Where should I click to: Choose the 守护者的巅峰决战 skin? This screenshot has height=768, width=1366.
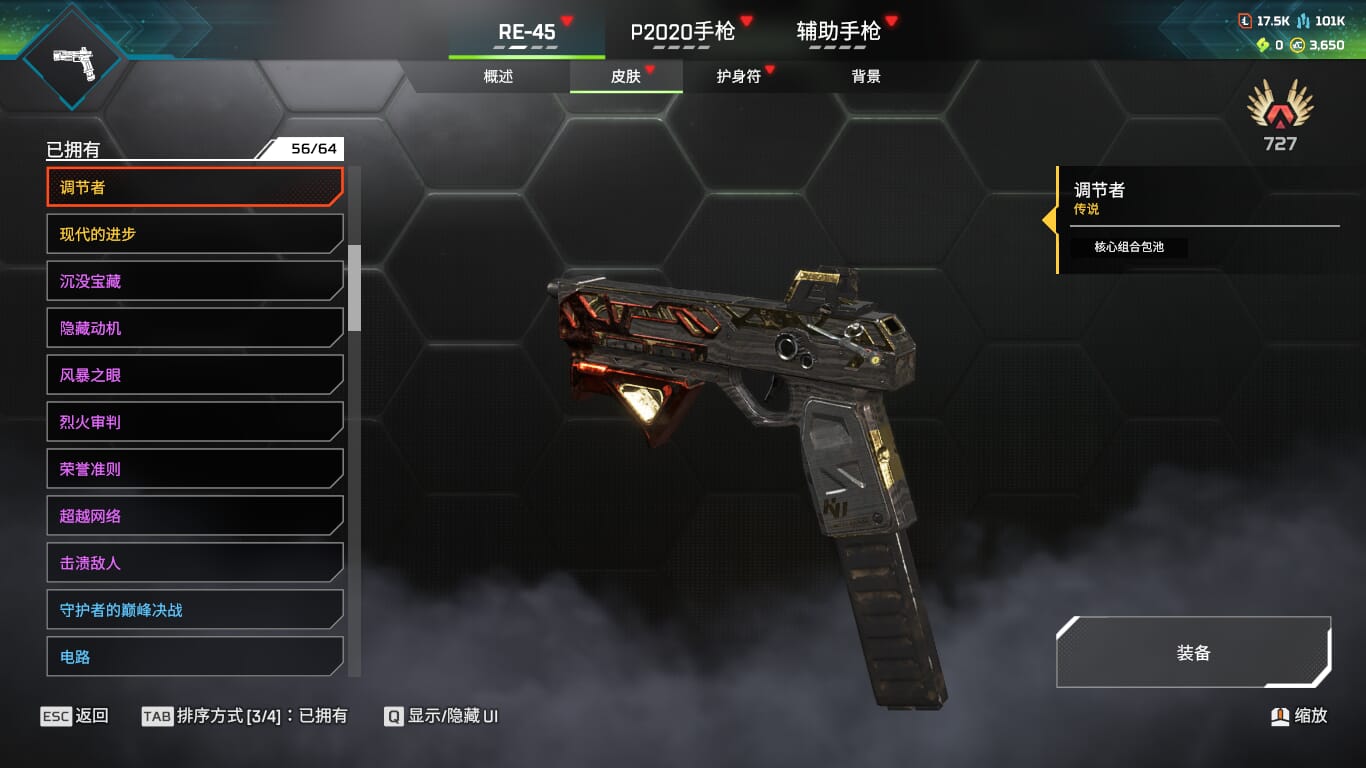point(195,610)
